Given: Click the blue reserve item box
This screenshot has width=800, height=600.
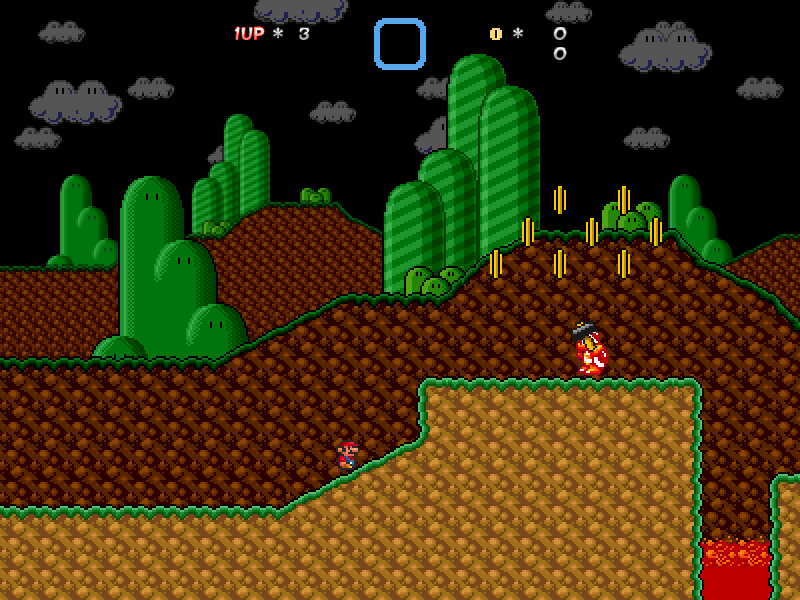Looking at the screenshot, I should point(400,44).
